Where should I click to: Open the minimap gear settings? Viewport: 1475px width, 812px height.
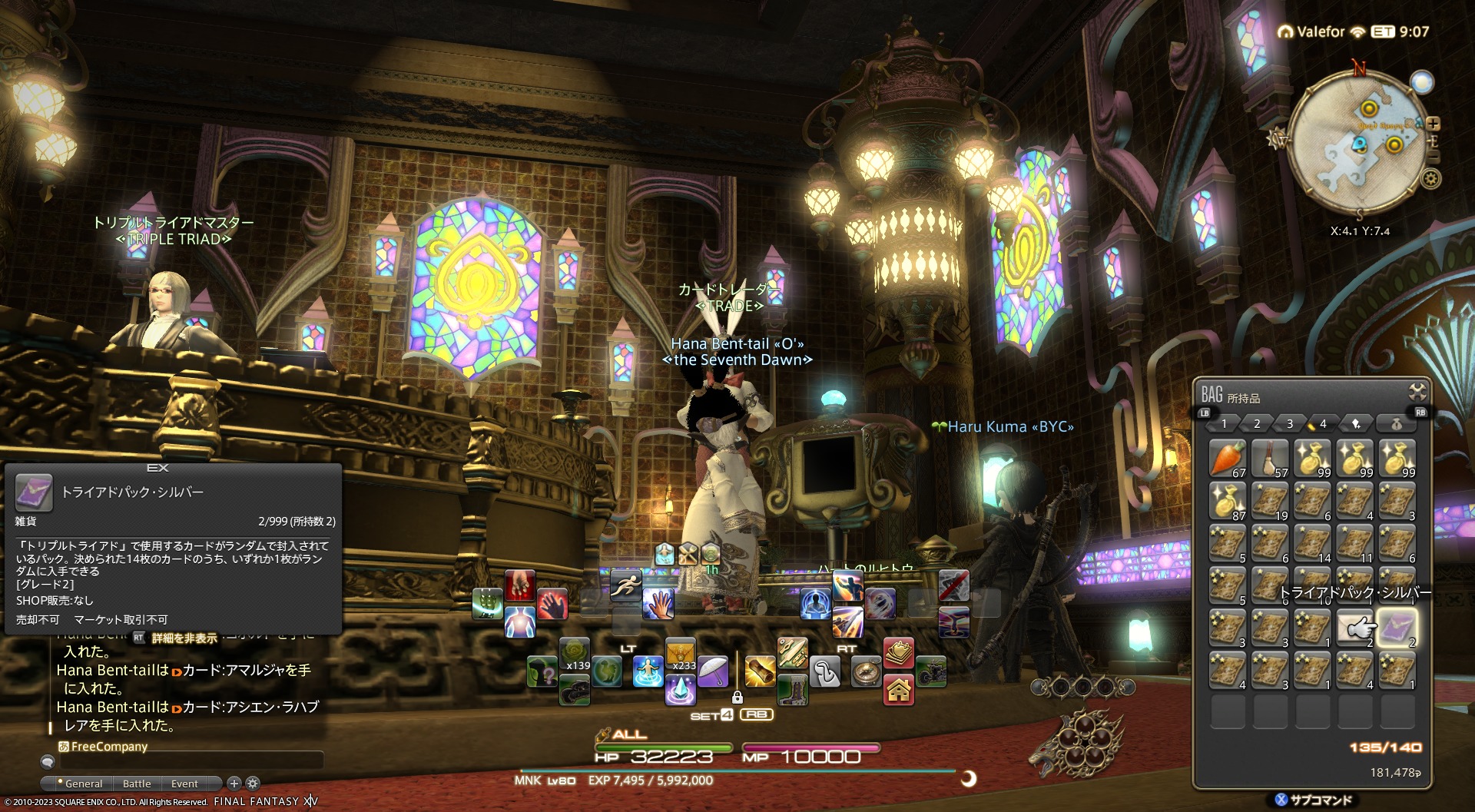point(1430,179)
